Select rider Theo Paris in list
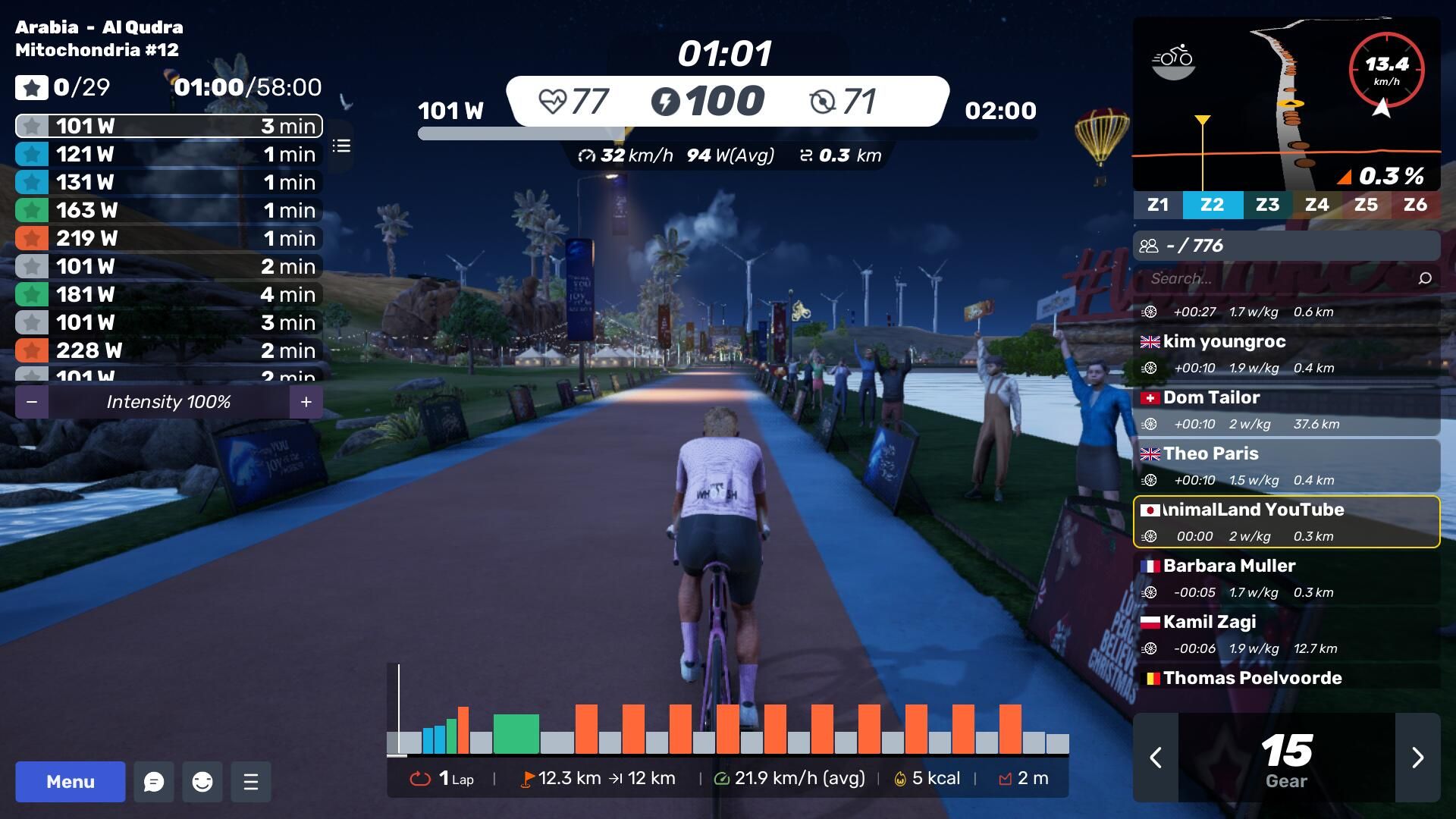 coord(1286,466)
